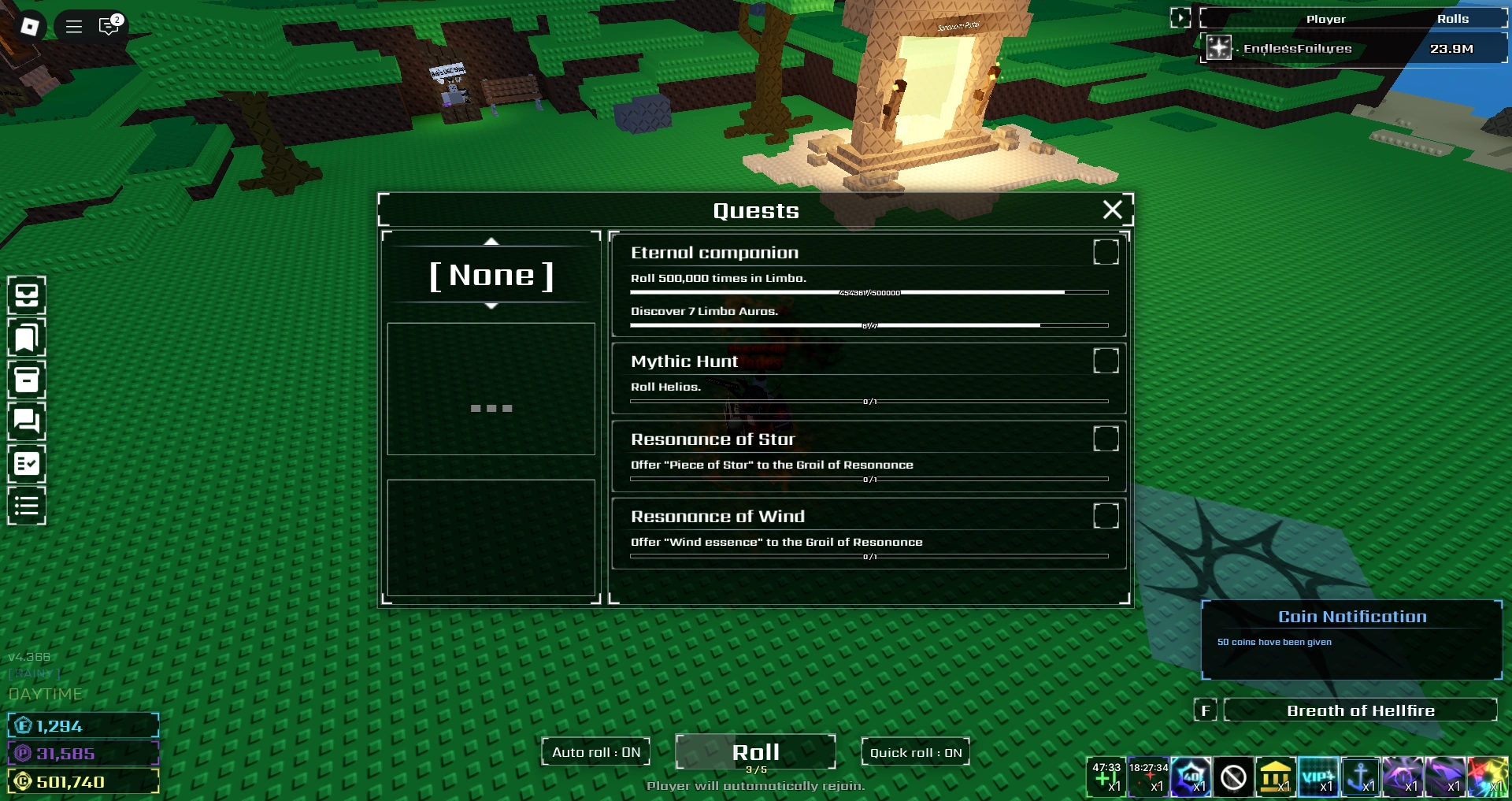Toggle tracking for Eternal companion quest
This screenshot has height=801, width=1512.
click(x=1106, y=252)
